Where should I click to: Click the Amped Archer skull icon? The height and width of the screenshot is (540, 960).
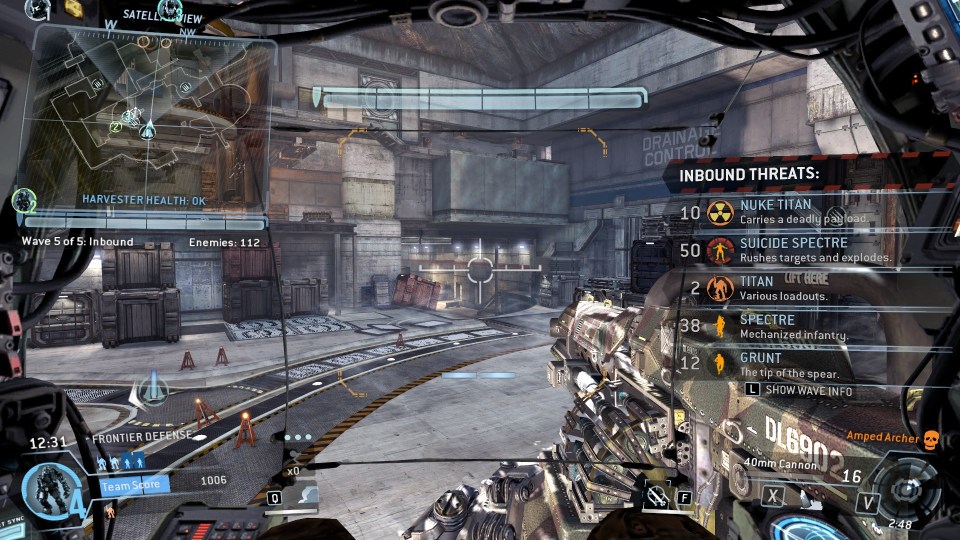click(x=931, y=438)
